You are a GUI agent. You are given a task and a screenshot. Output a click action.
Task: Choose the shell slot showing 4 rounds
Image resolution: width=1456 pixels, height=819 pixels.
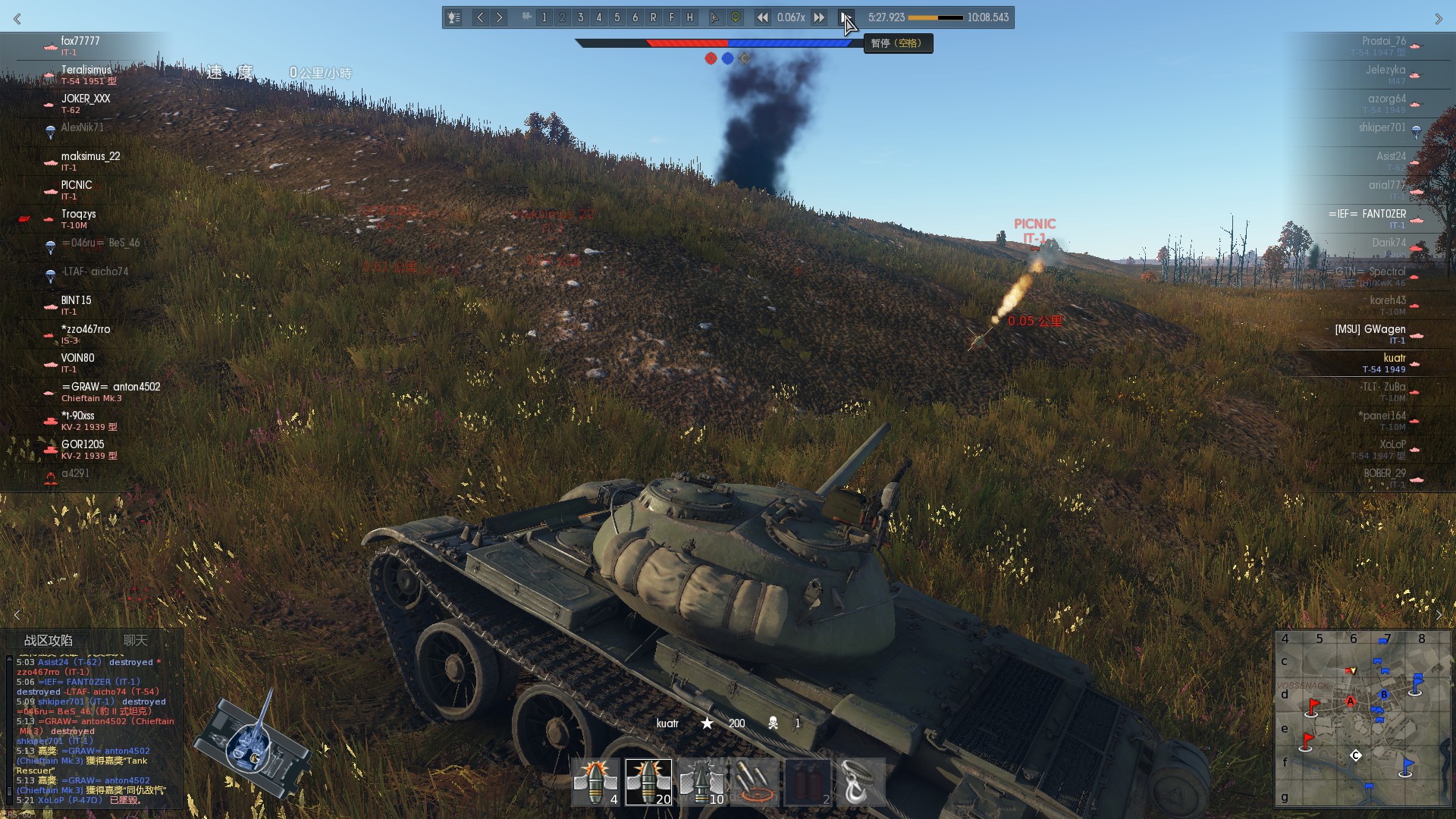point(595,782)
